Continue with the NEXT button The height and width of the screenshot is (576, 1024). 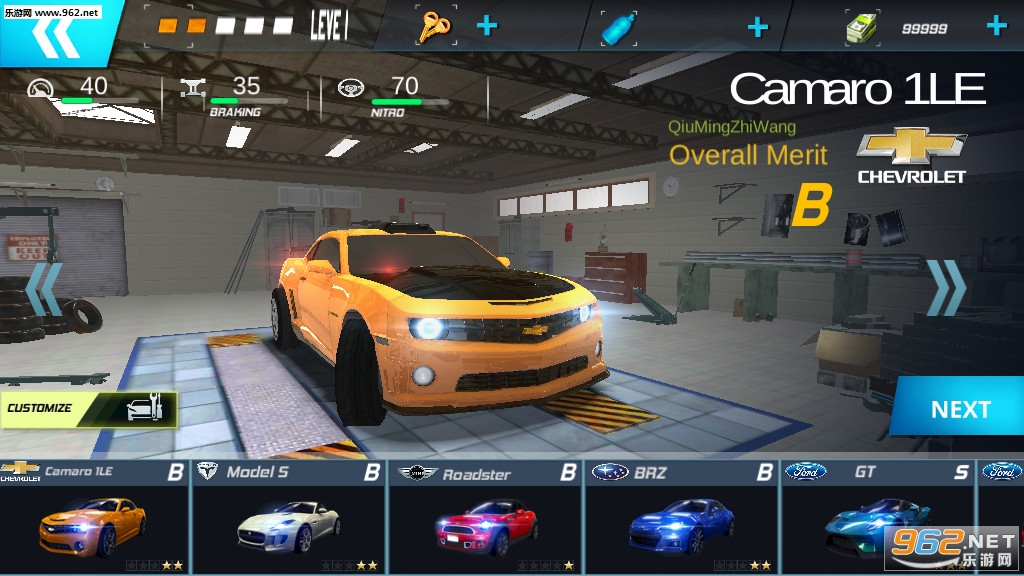[959, 409]
